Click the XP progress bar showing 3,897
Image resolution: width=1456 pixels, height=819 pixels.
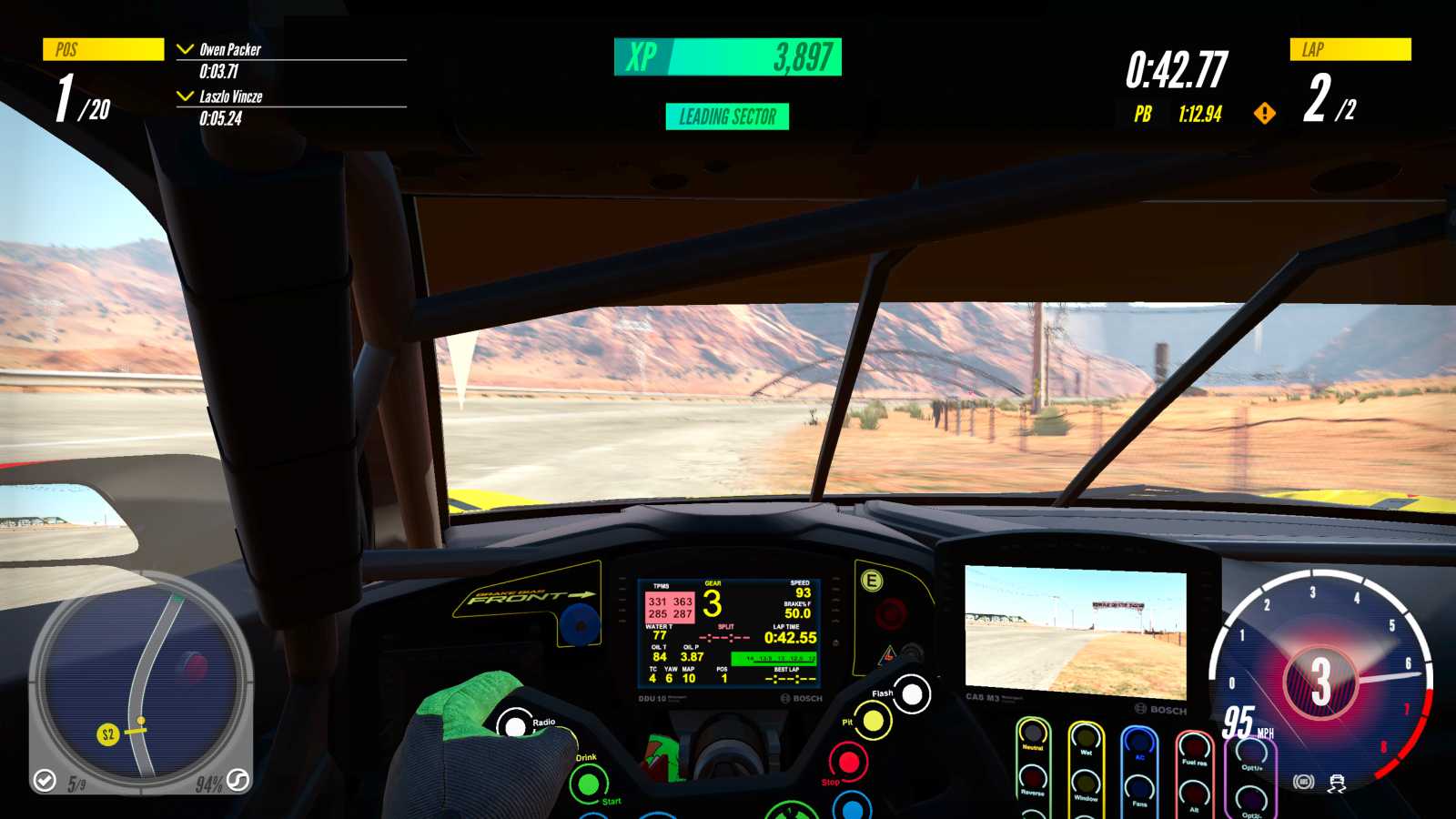[x=728, y=56]
